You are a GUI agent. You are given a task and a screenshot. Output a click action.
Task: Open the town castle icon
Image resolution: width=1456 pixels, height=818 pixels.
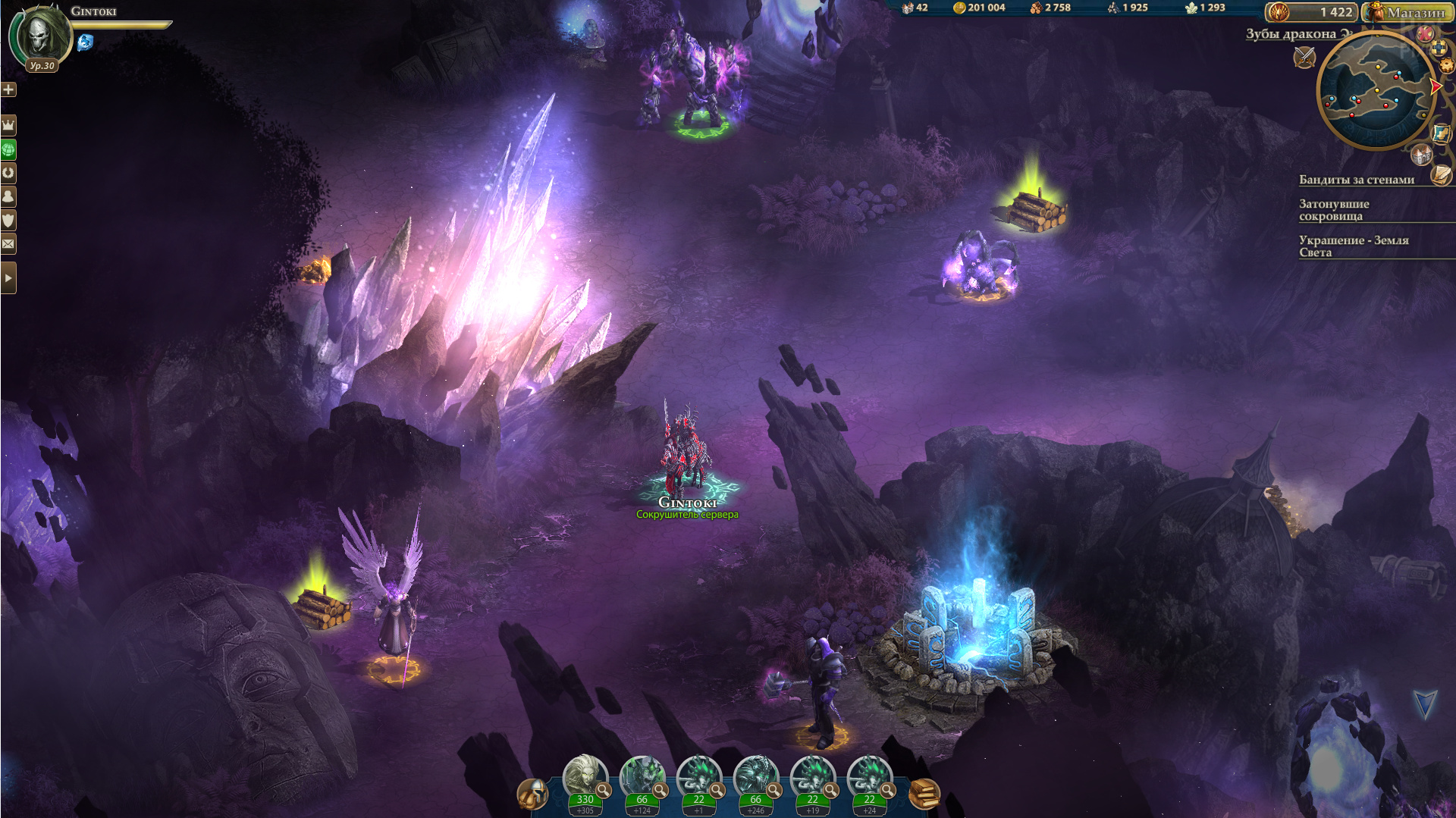pos(1421,155)
